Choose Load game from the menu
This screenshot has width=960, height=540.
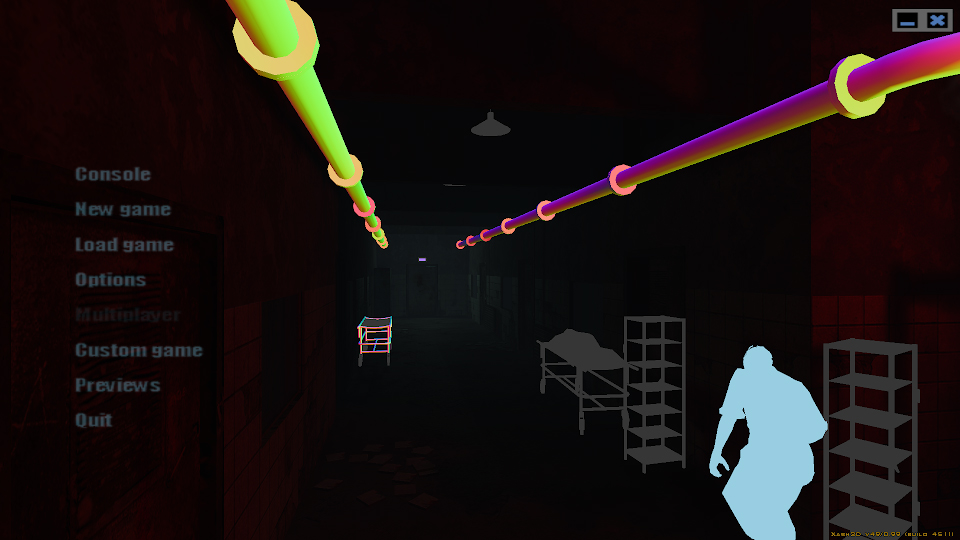coord(124,245)
